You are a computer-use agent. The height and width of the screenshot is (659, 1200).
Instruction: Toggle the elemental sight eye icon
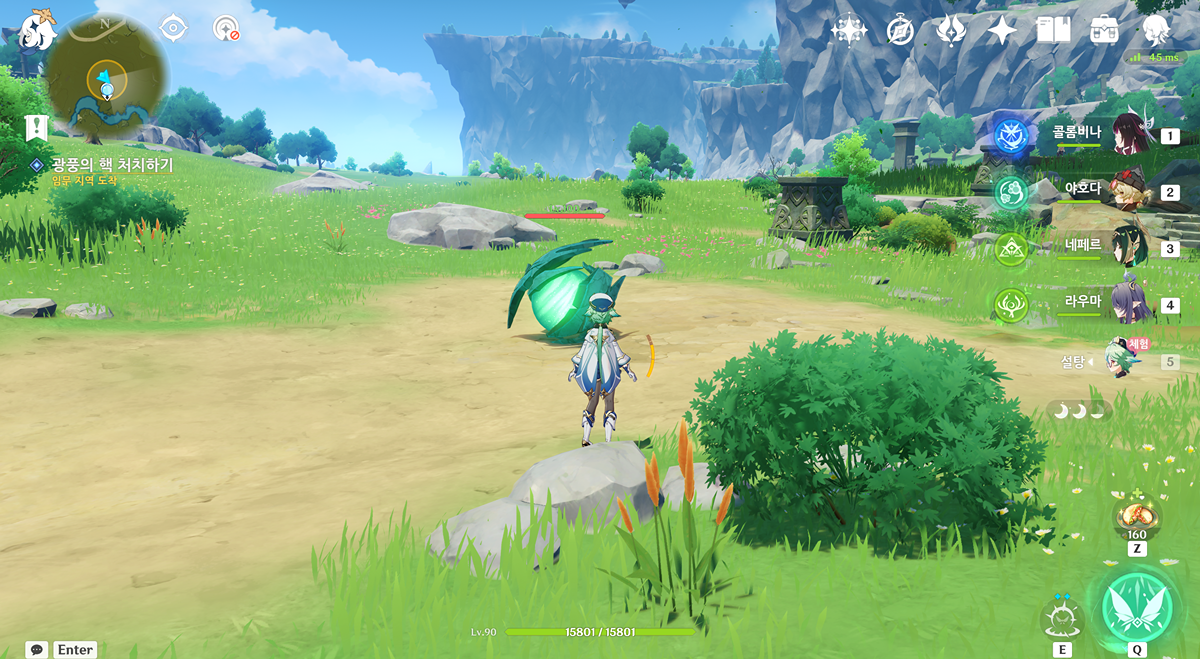(x=174, y=28)
